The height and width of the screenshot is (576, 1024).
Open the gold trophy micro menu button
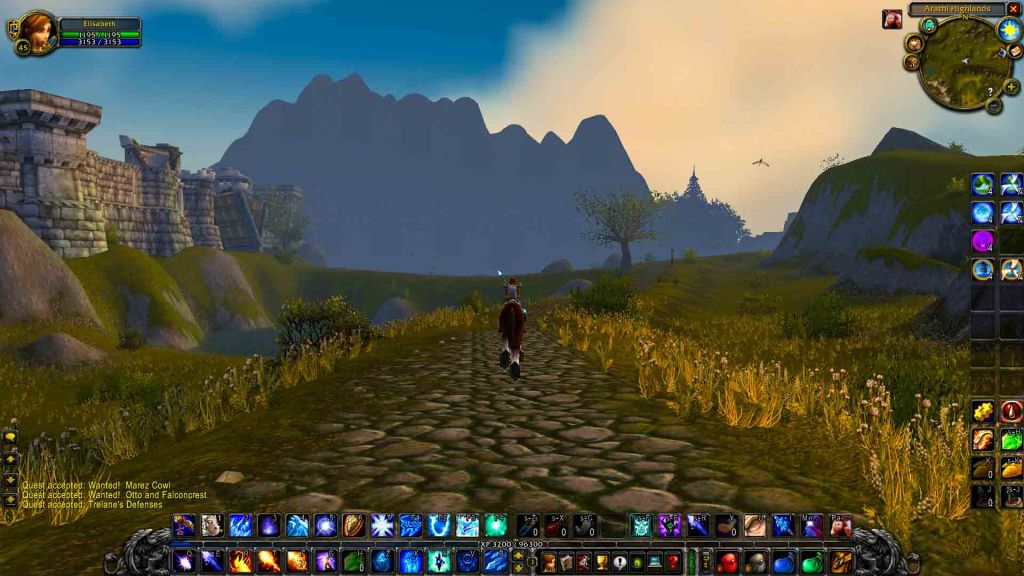point(600,562)
